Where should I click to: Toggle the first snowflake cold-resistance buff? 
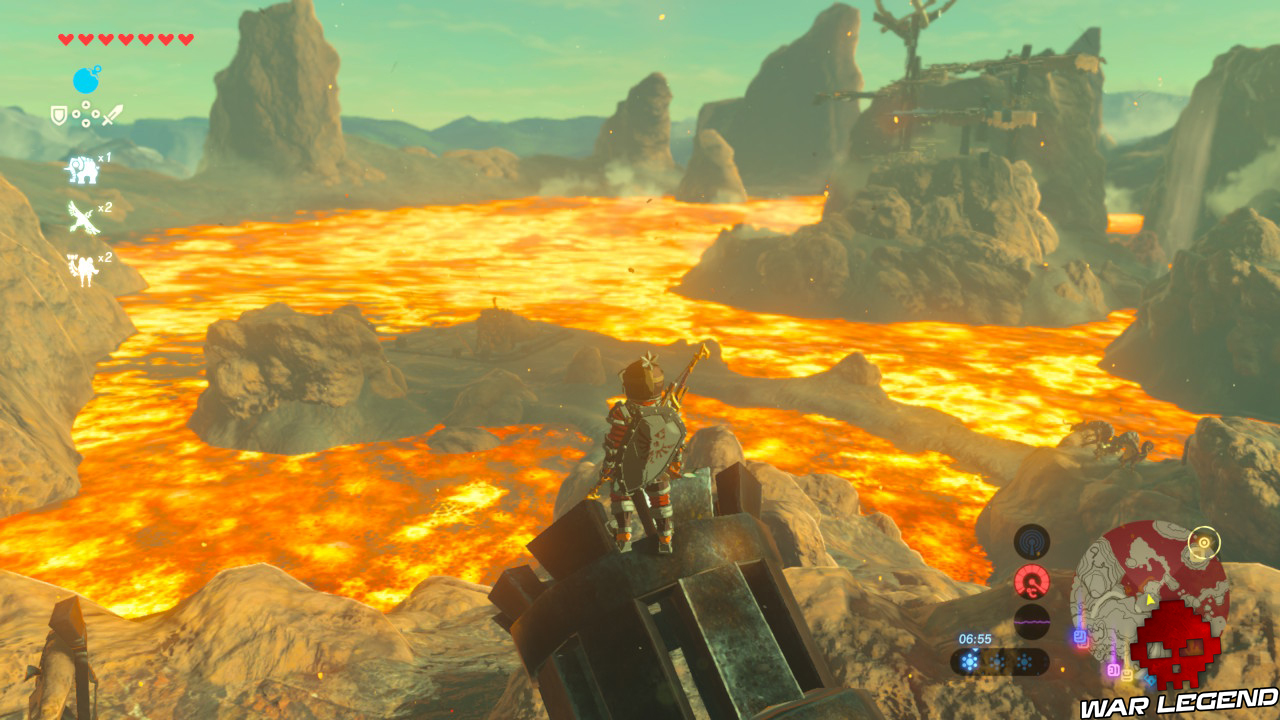click(x=968, y=662)
